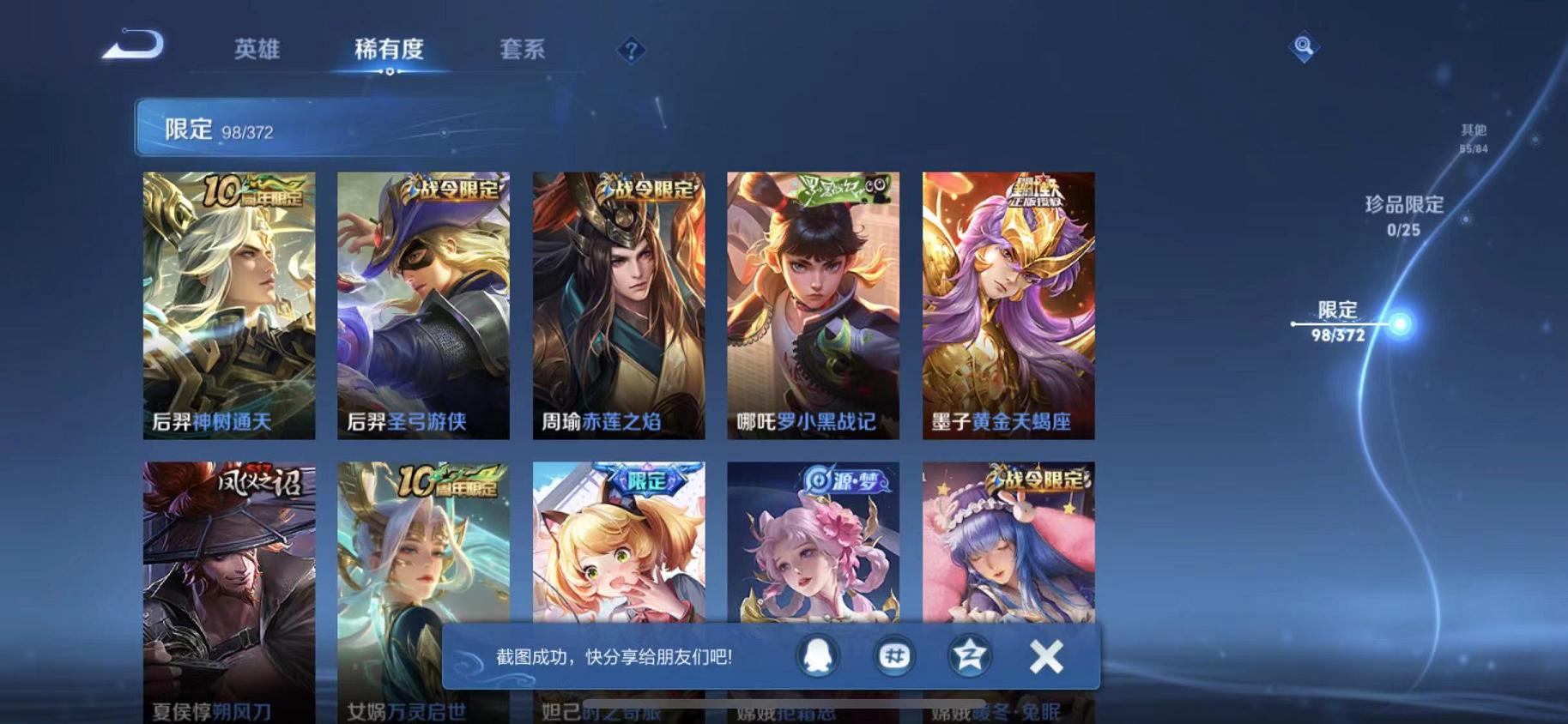Click the question mark help icon
Image resolution: width=1568 pixels, height=724 pixels.
(631, 51)
